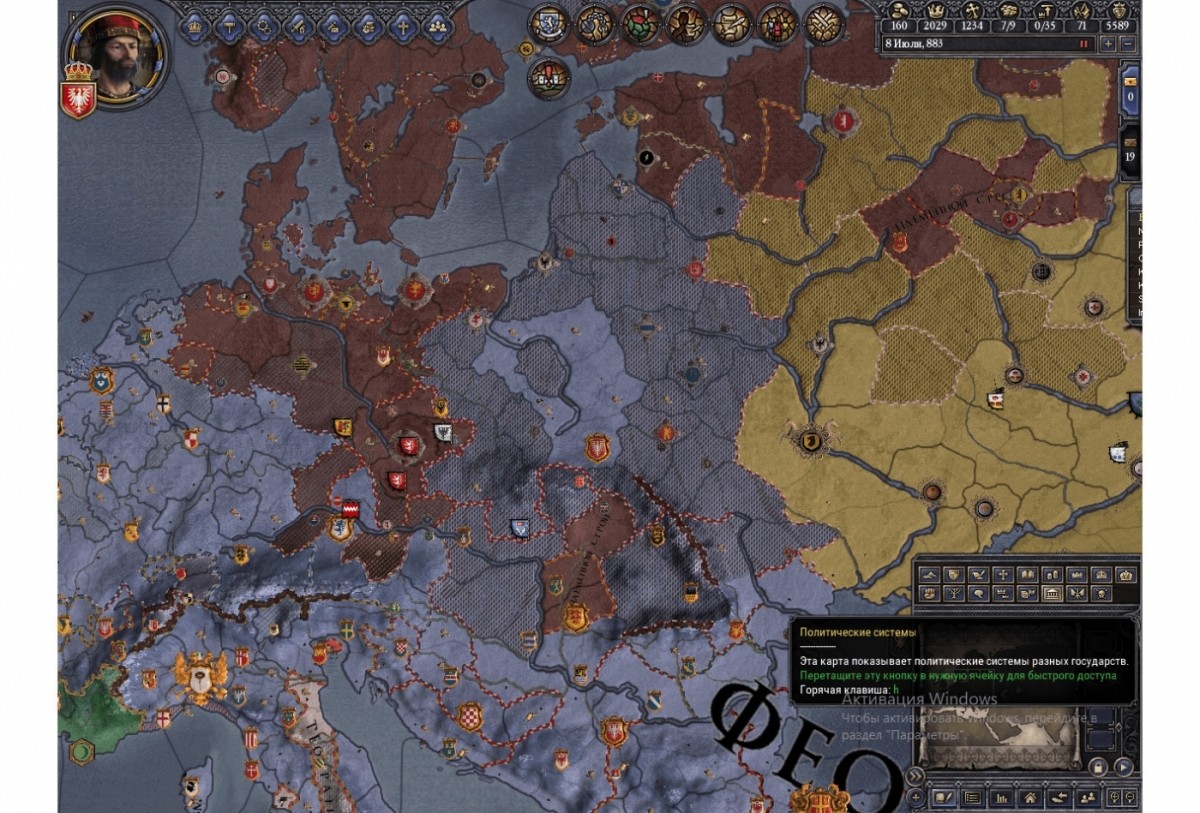Viewport: 1200px width, 813px height.
Task: Switch to the skull map mode
Action: [1102, 594]
